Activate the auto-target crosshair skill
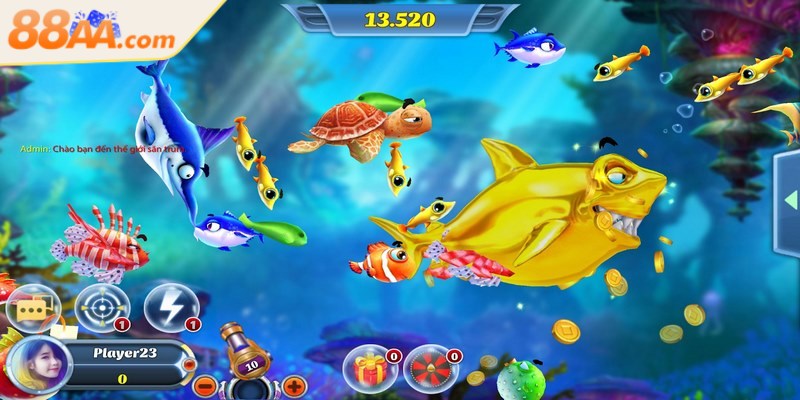This screenshot has width=800, height=400. (x=101, y=306)
